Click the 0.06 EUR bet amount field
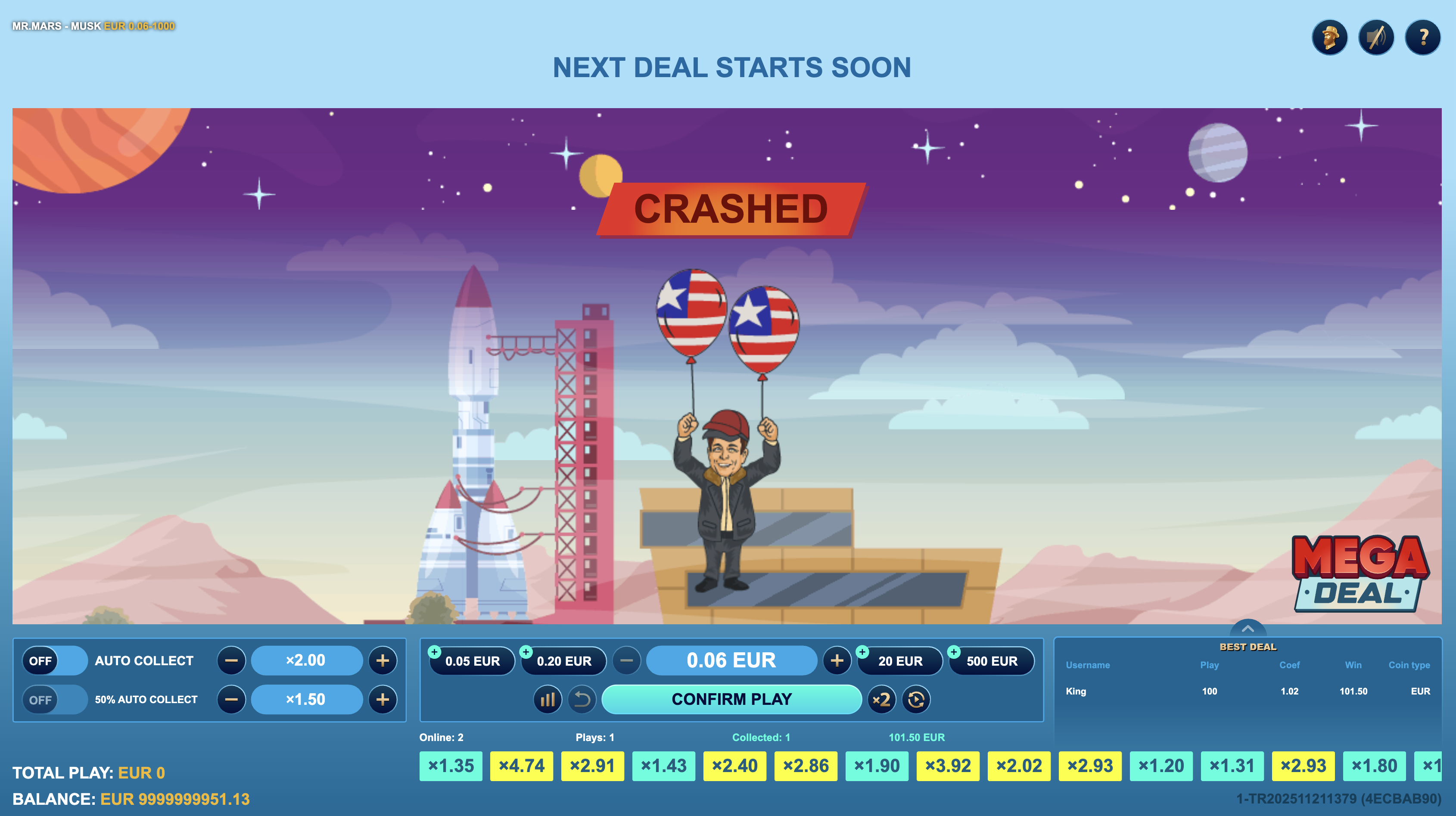Image resolution: width=1456 pixels, height=816 pixels. click(x=731, y=660)
